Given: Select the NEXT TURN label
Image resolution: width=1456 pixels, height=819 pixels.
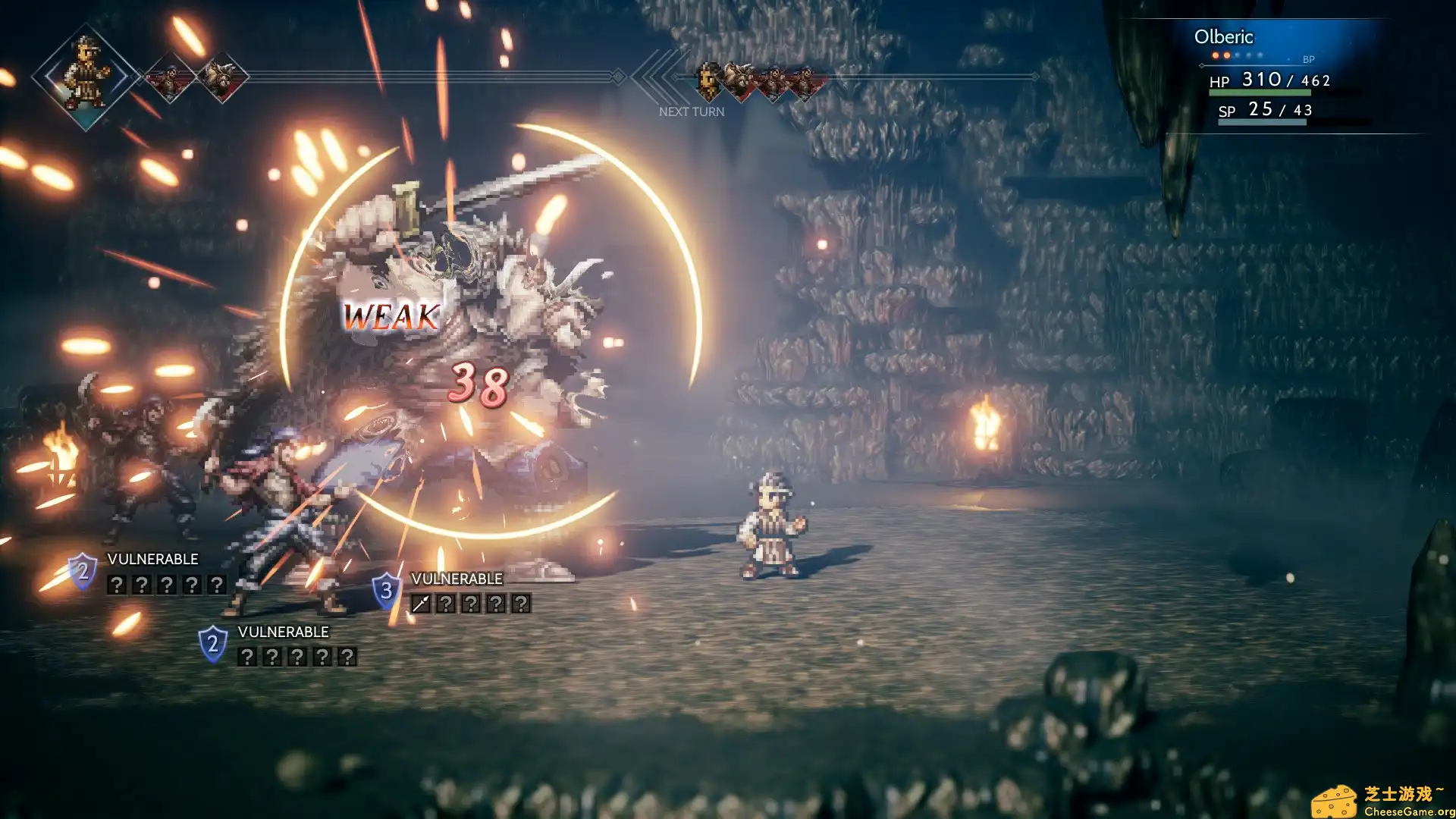Looking at the screenshot, I should [691, 111].
